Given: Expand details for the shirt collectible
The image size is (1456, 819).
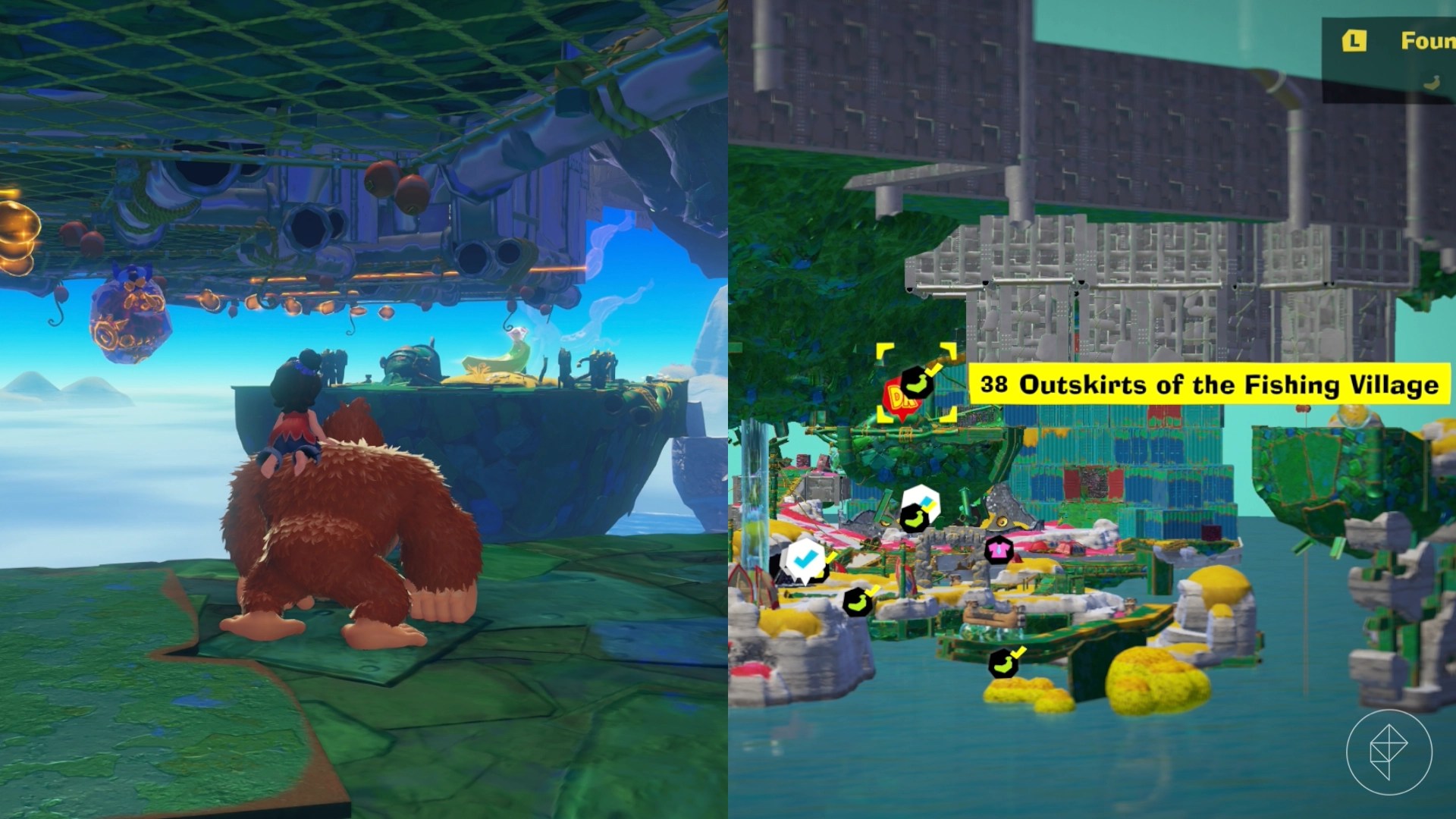Looking at the screenshot, I should [999, 551].
